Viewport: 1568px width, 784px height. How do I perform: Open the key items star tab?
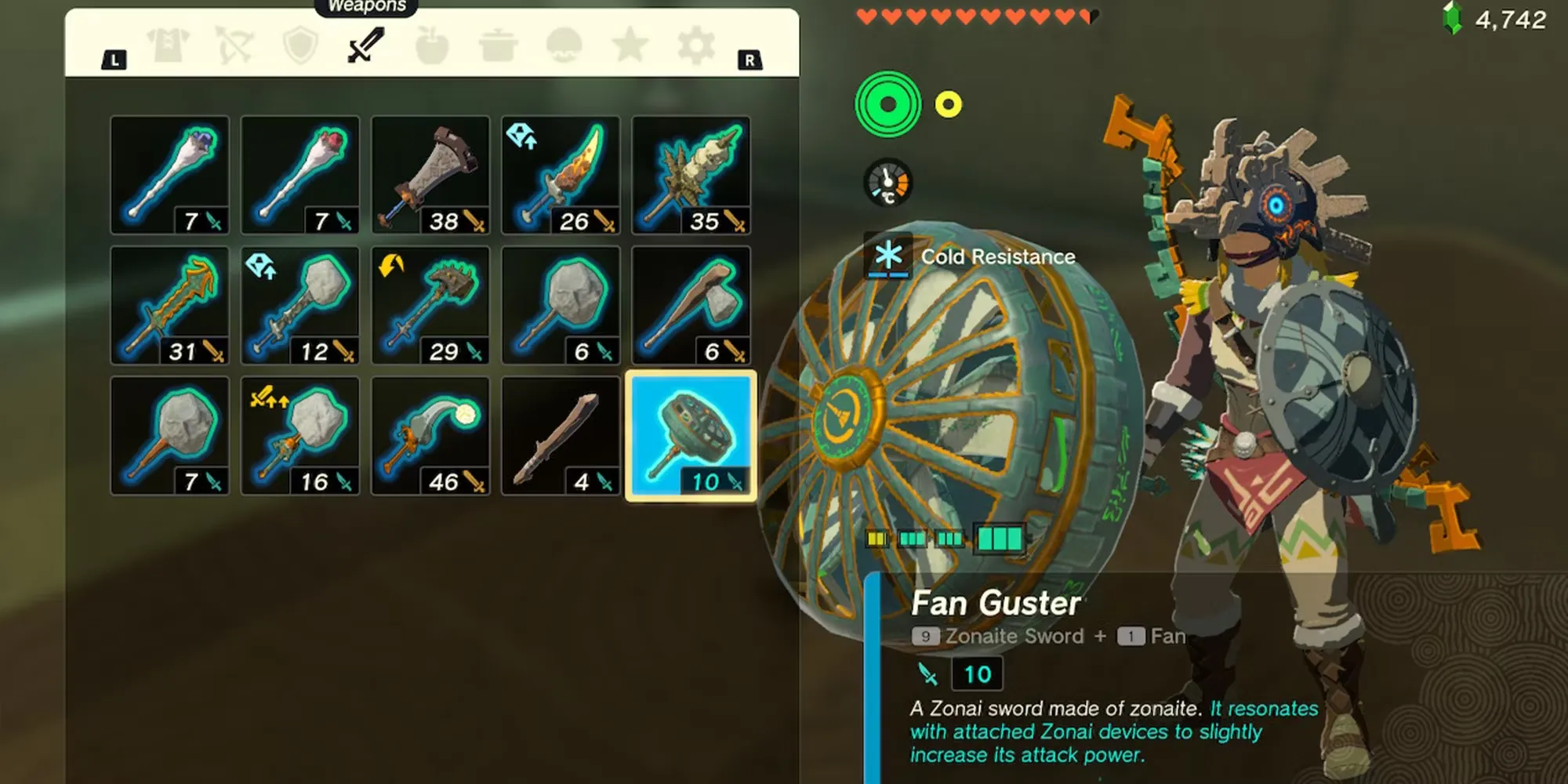[x=630, y=46]
